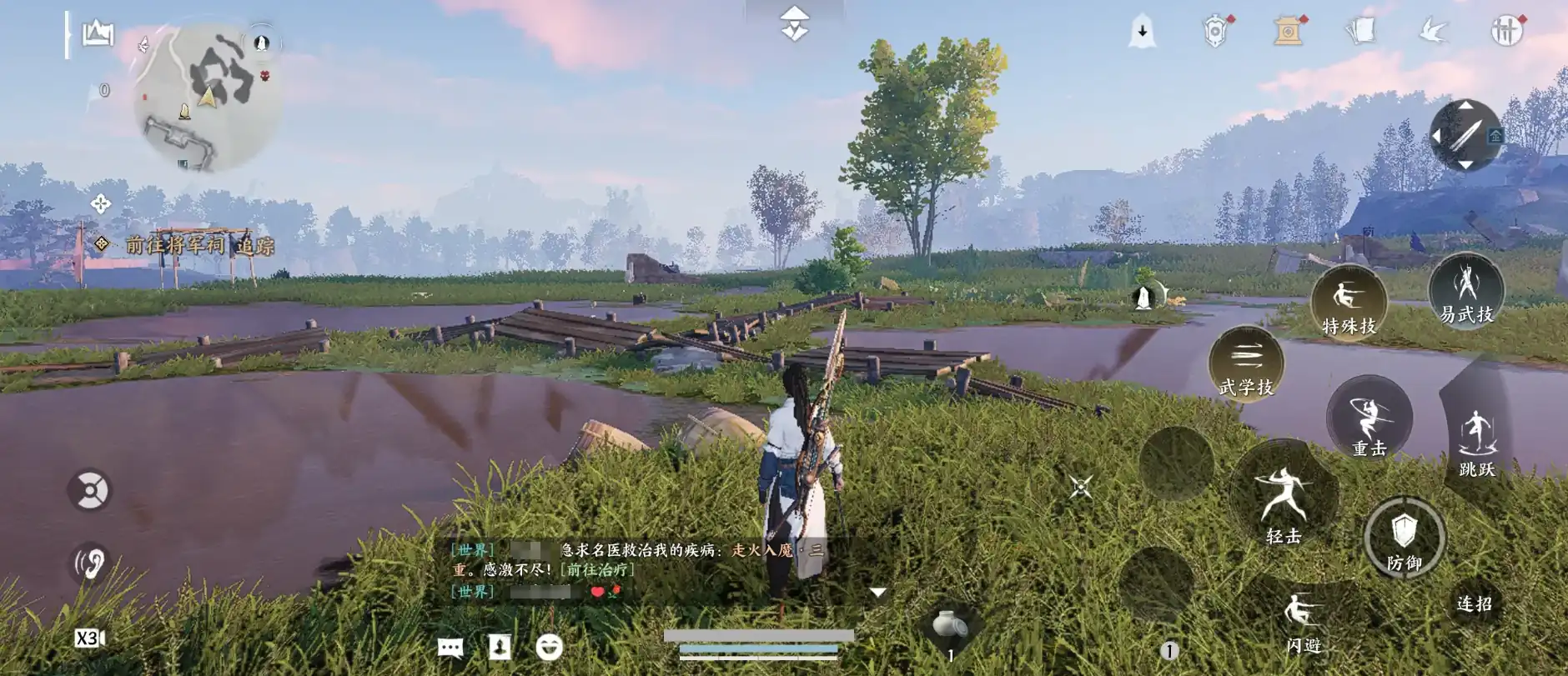Hold up the 防御 guard shield

point(1405,538)
